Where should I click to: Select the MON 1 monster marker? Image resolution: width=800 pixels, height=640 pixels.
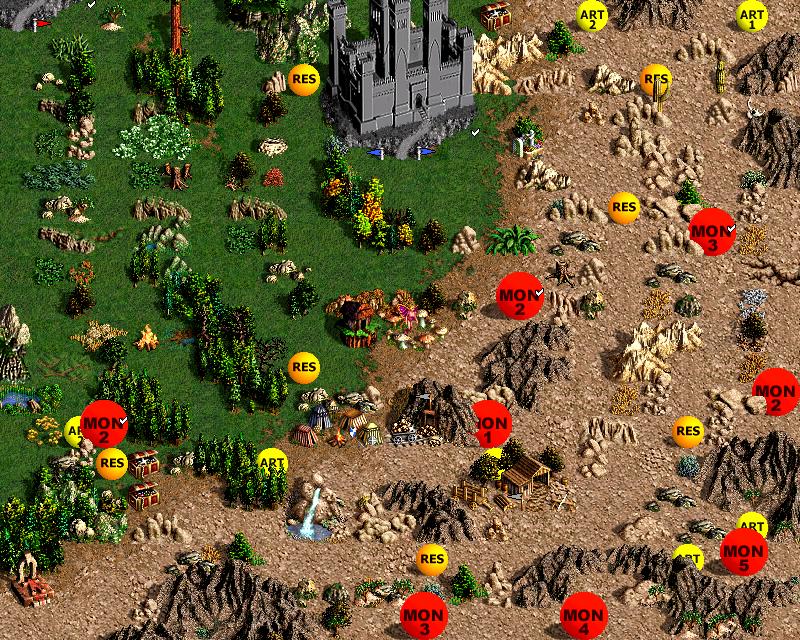(x=489, y=424)
